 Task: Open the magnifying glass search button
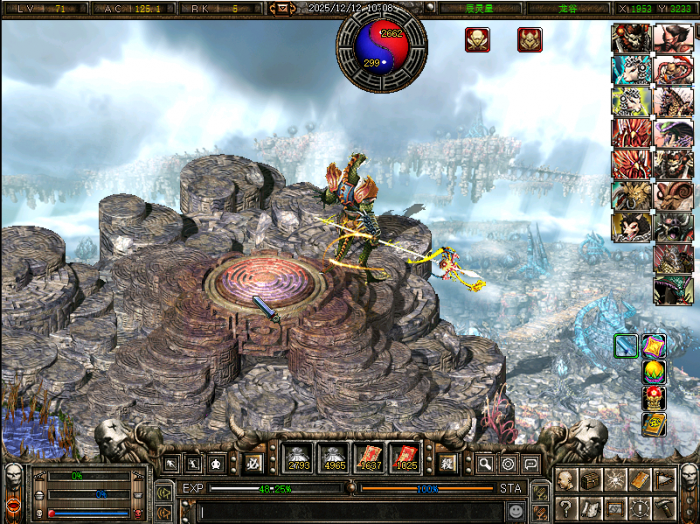click(484, 464)
